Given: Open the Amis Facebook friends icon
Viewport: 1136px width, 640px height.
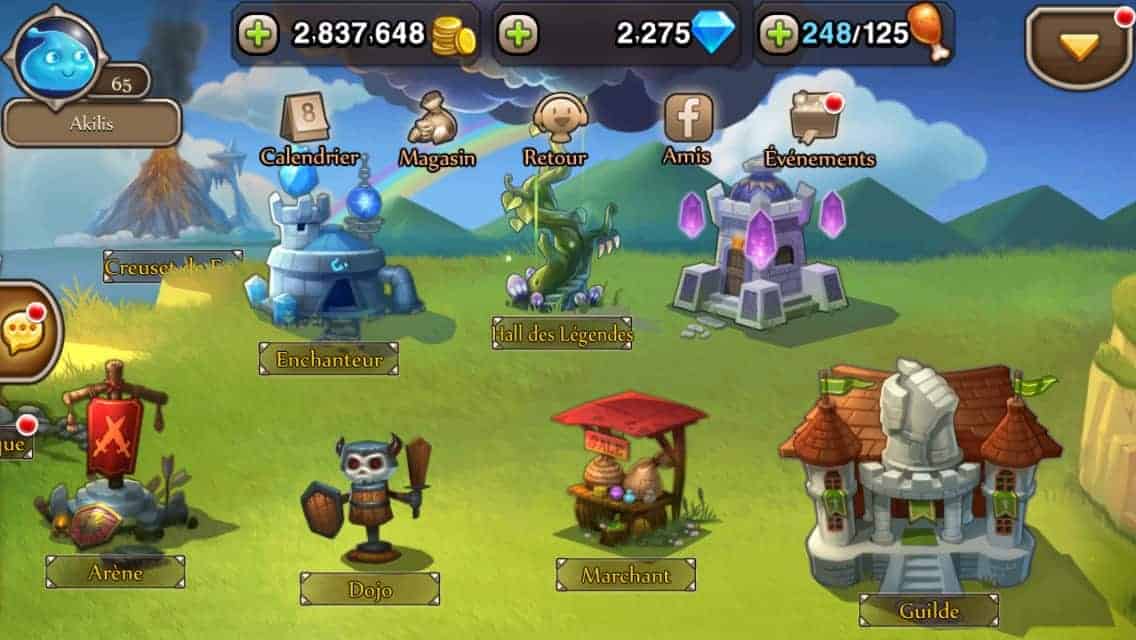Looking at the screenshot, I should (x=688, y=125).
